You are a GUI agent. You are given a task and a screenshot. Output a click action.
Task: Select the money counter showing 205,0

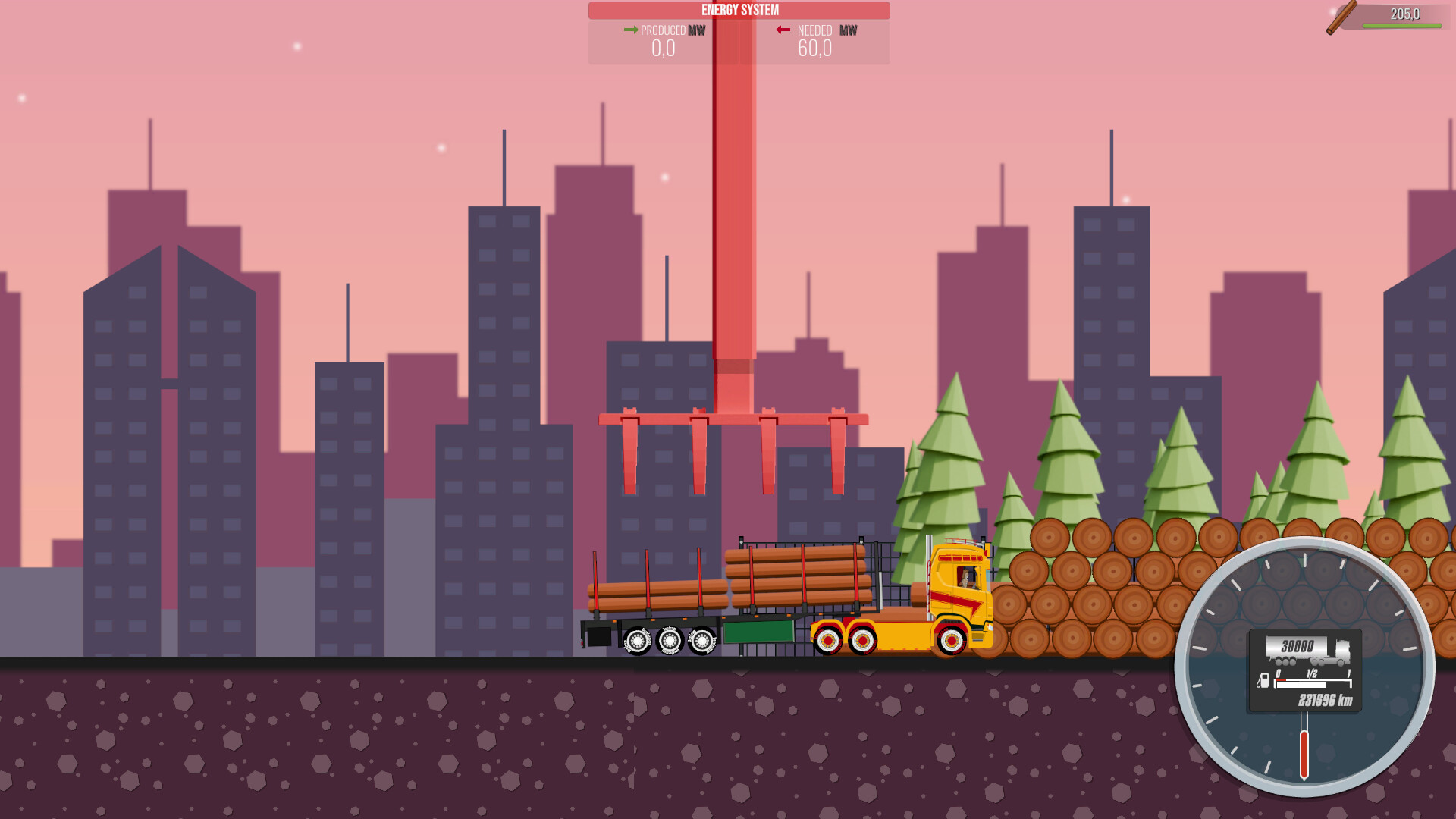tap(1407, 13)
